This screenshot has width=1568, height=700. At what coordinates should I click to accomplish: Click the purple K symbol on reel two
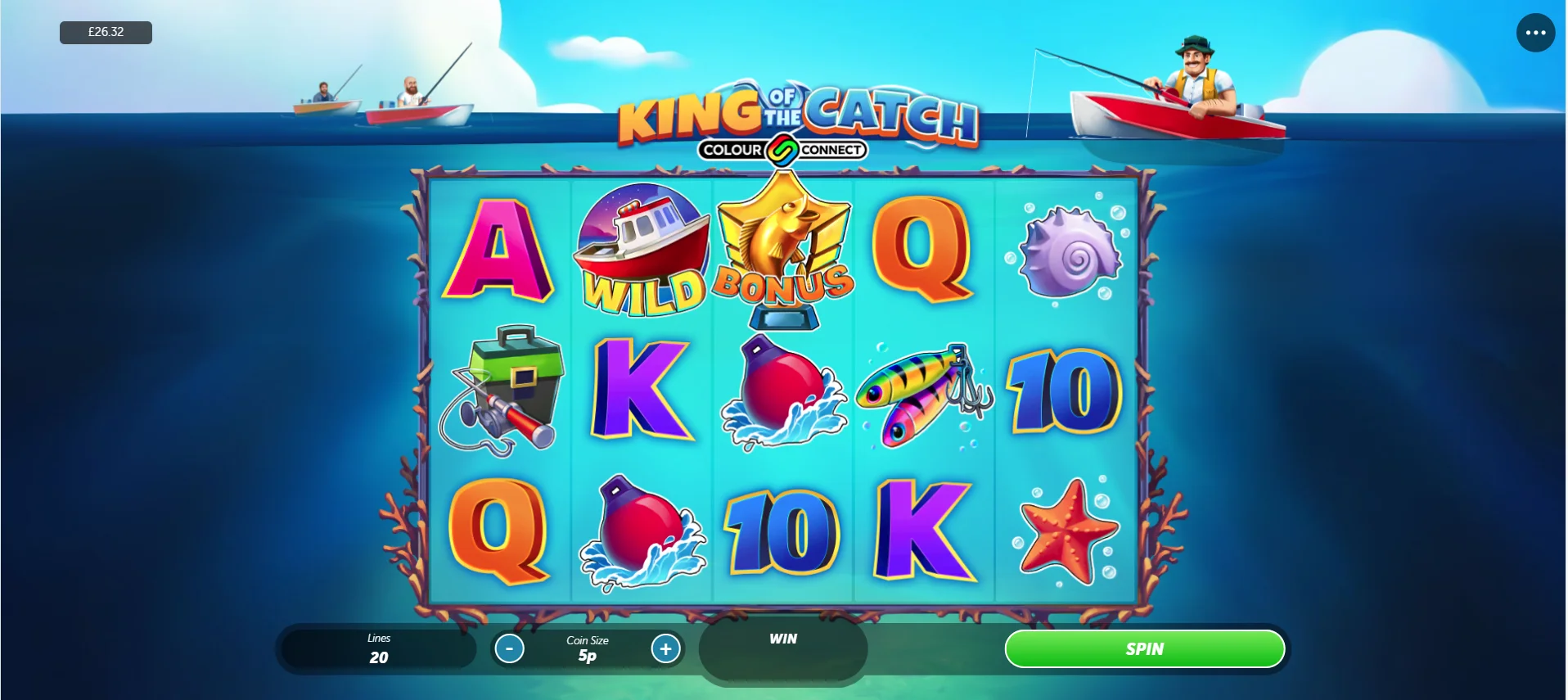pos(641,391)
